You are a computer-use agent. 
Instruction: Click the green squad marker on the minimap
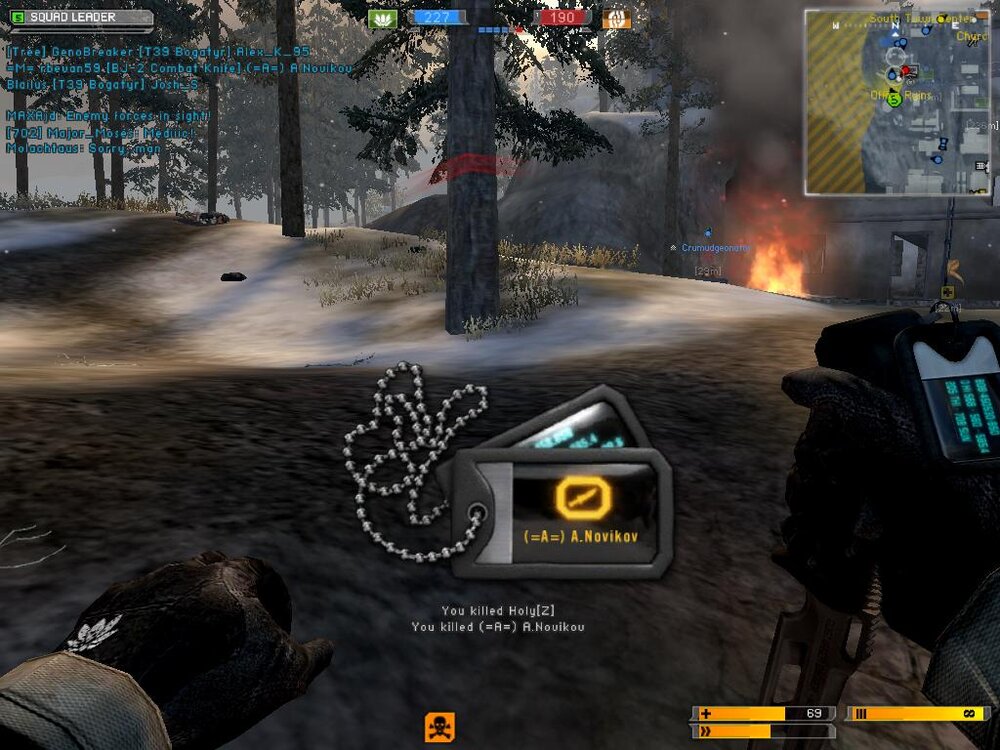click(x=894, y=98)
